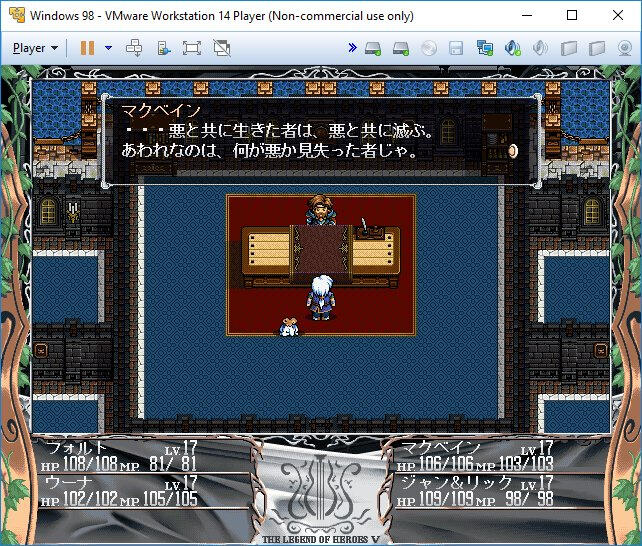The width and height of the screenshot is (642, 546).
Task: Click the dialogue continue orb indicator
Action: (x=513, y=151)
